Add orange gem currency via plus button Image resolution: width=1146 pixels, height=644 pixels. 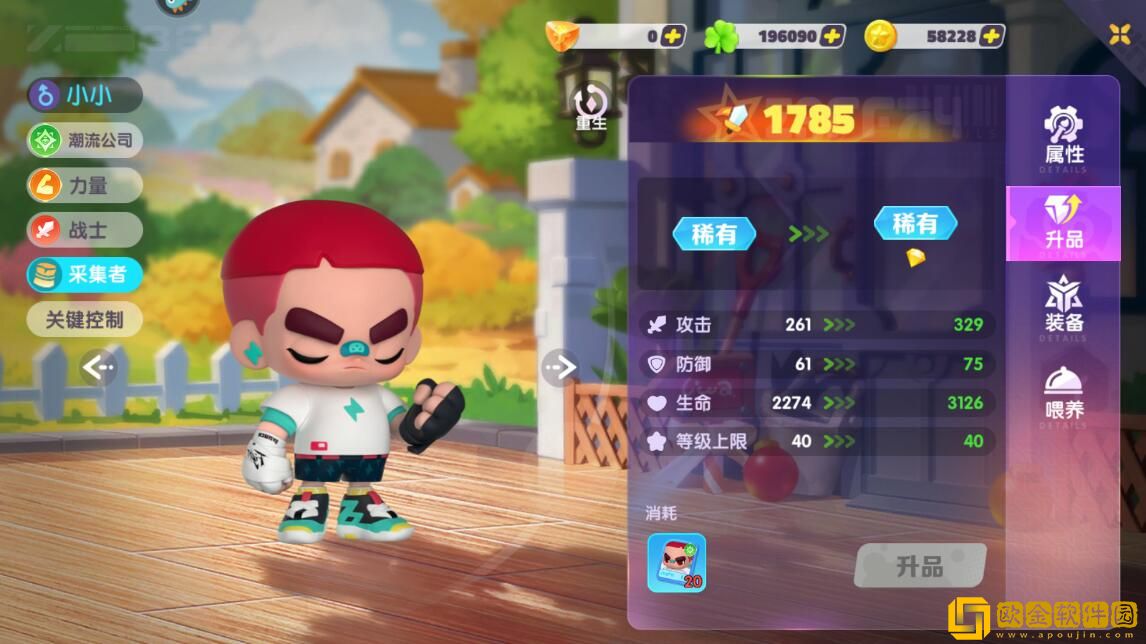(x=673, y=36)
